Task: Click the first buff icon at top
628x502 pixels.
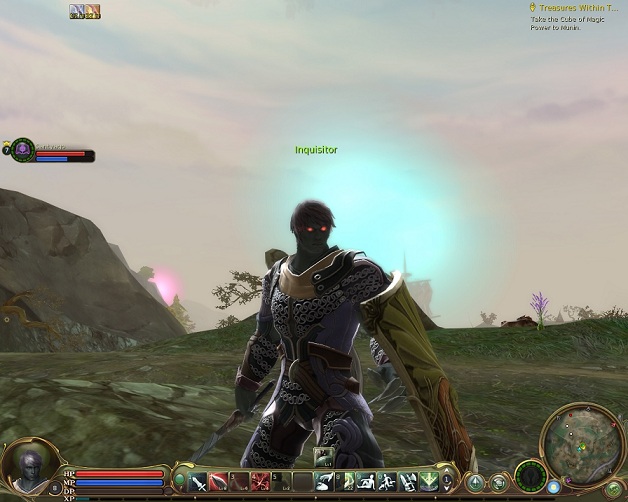Action: [x=77, y=11]
